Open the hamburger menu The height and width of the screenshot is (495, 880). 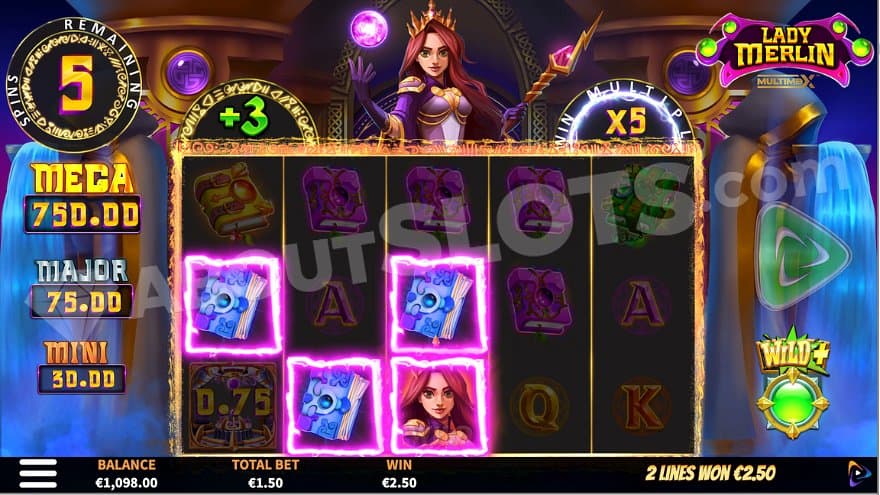coord(38,474)
